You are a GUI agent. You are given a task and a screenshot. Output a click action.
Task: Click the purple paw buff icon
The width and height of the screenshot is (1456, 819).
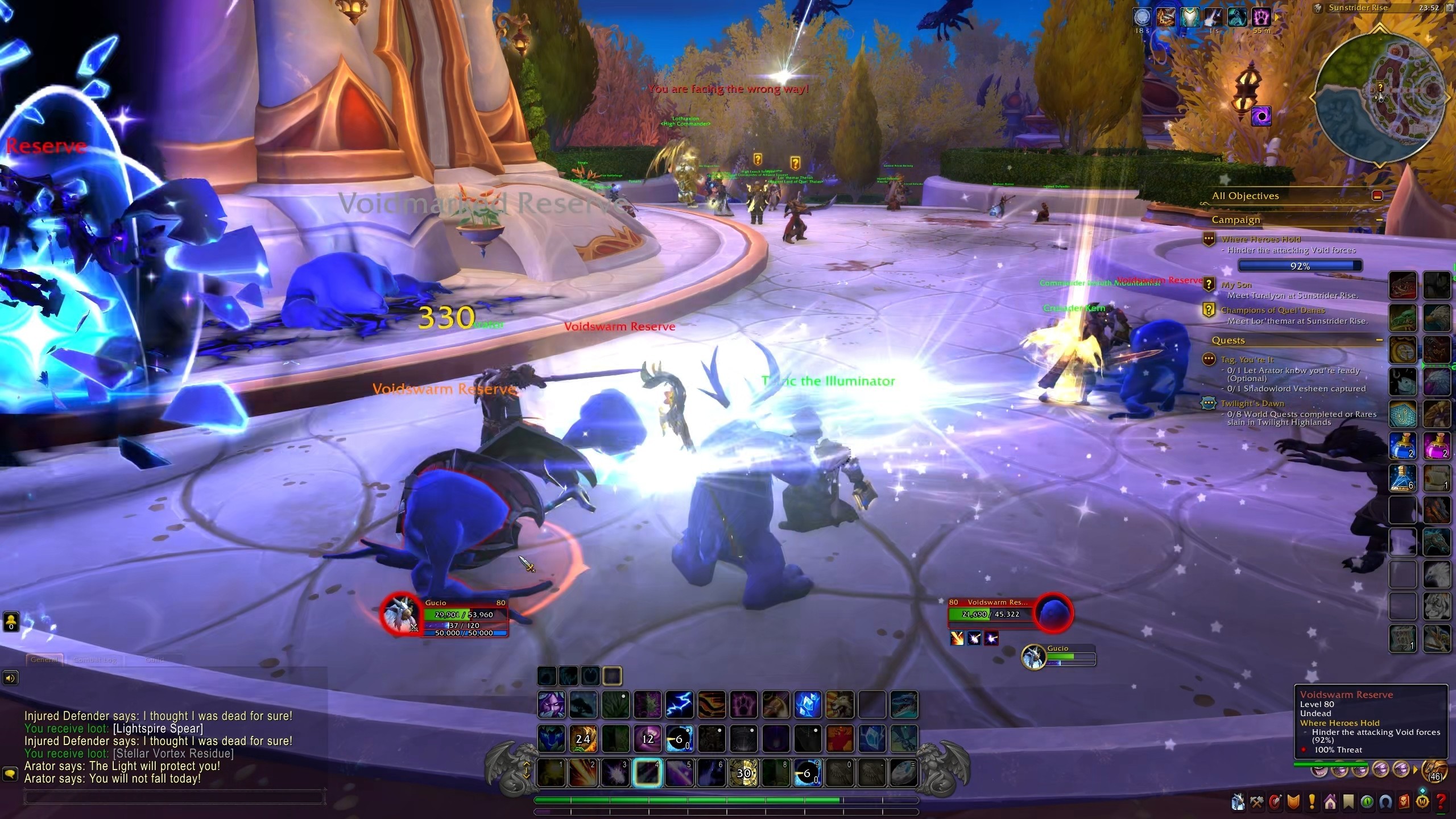point(1261,17)
